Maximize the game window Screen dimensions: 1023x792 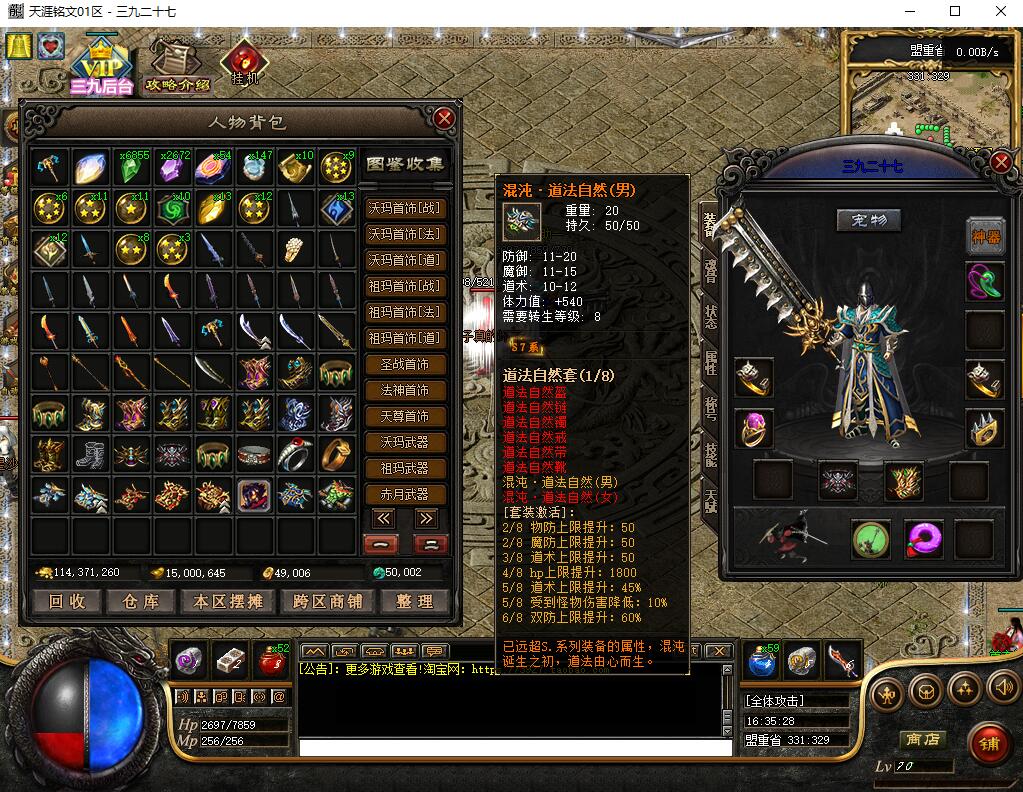coord(955,11)
